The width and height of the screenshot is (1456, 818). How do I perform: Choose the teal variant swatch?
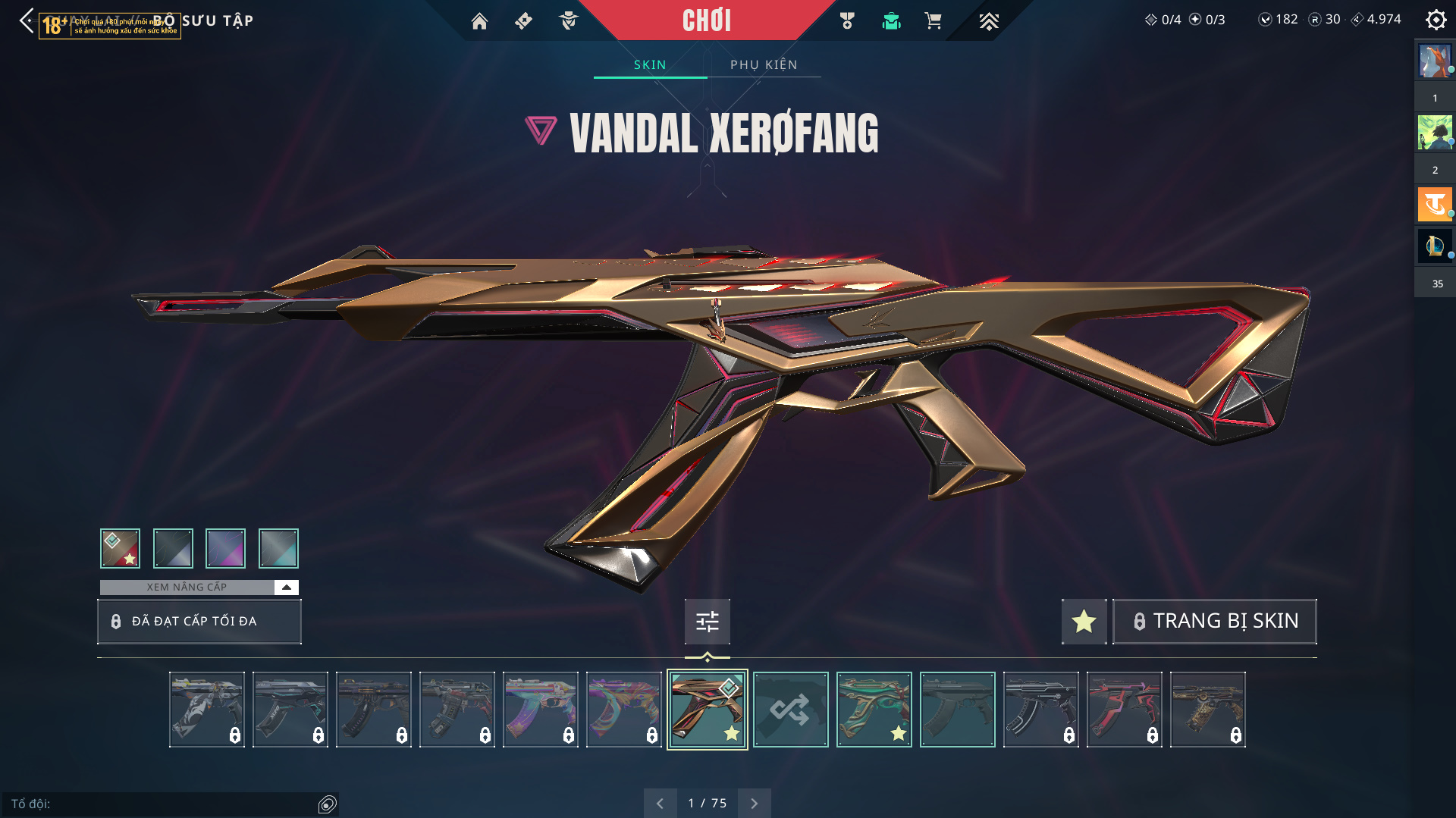[x=278, y=548]
